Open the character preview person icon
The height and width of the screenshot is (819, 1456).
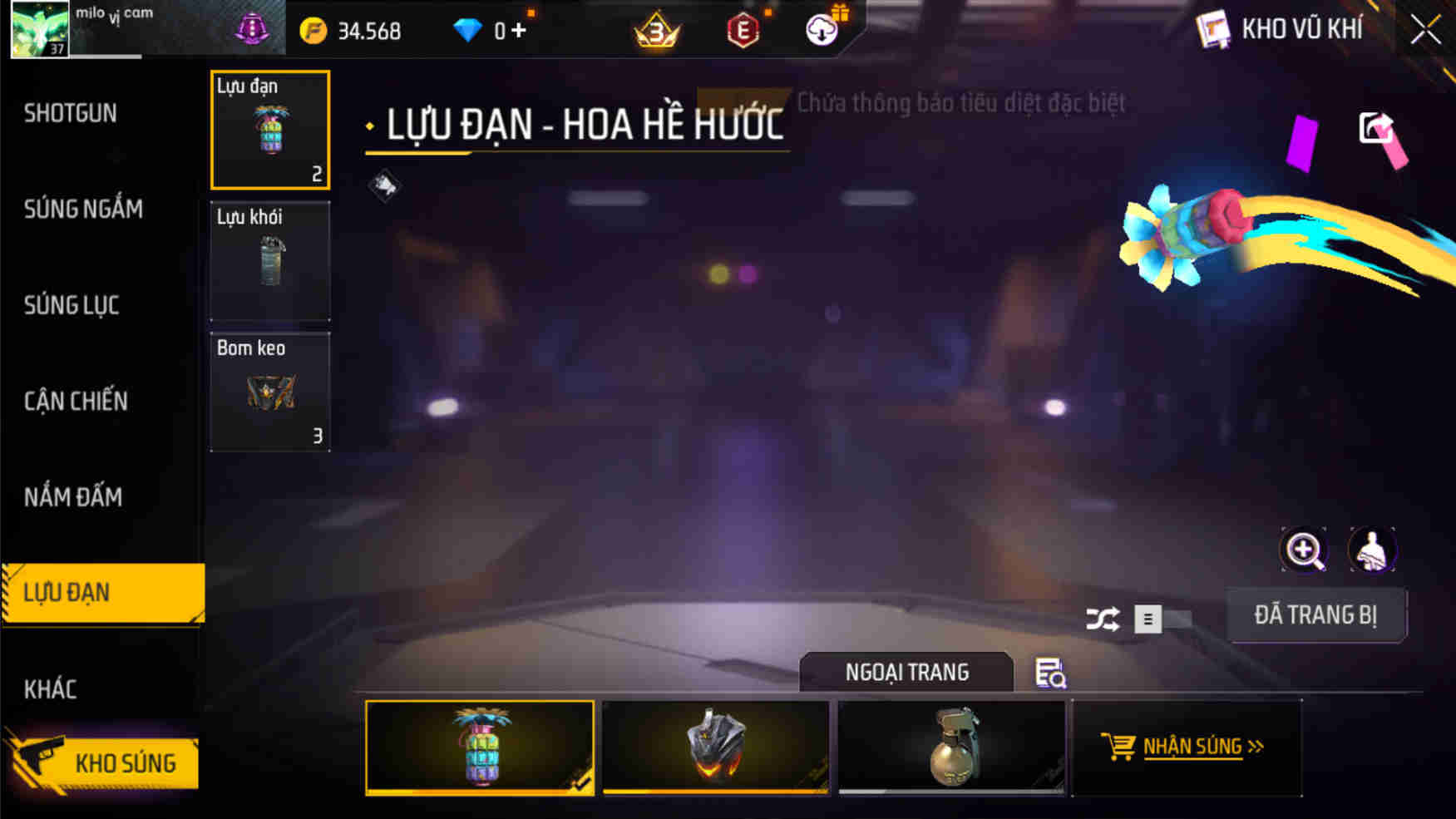1373,550
